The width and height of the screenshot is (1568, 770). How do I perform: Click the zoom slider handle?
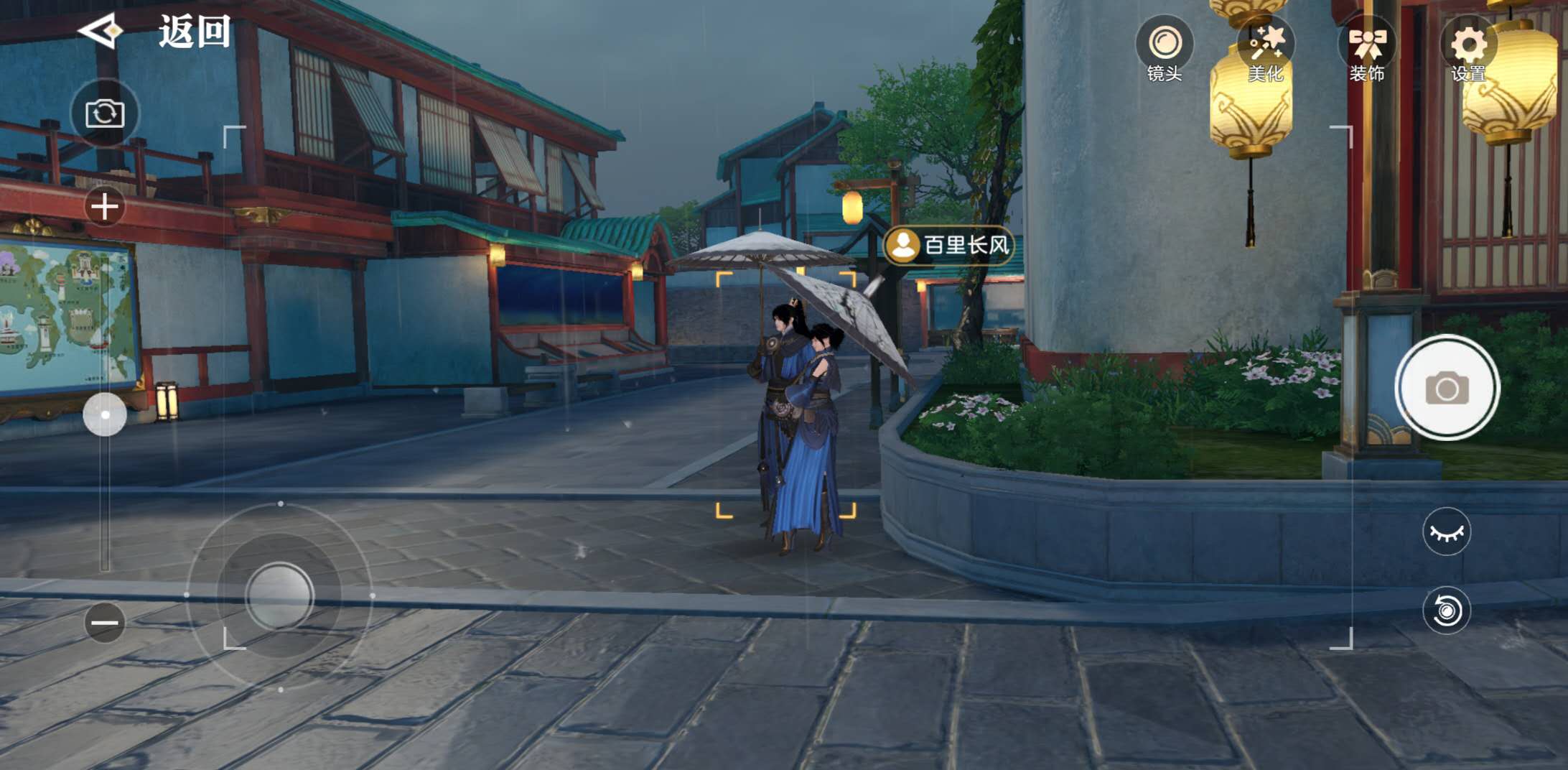pyautogui.click(x=105, y=414)
